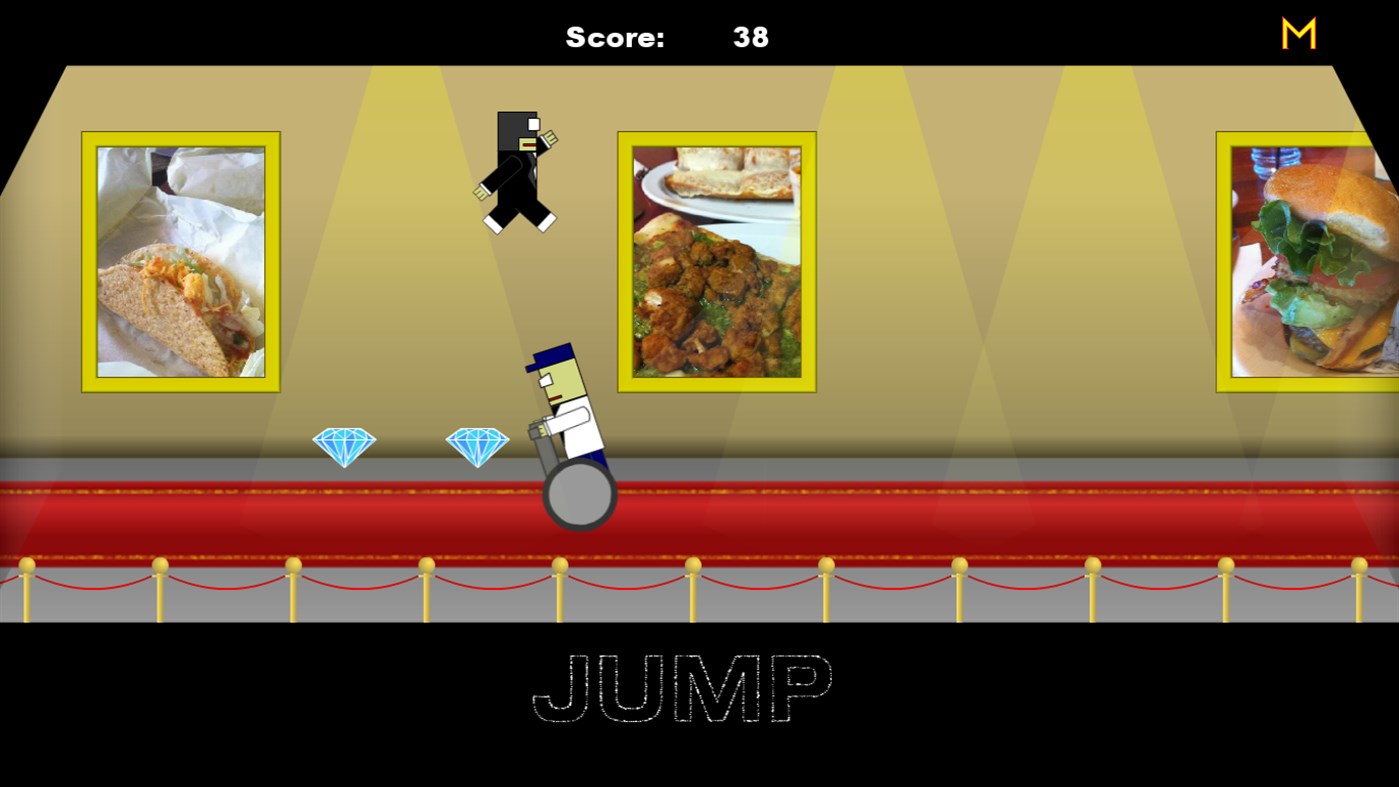The height and width of the screenshot is (787, 1399).
Task: Click the score value 38
Action: click(x=751, y=37)
